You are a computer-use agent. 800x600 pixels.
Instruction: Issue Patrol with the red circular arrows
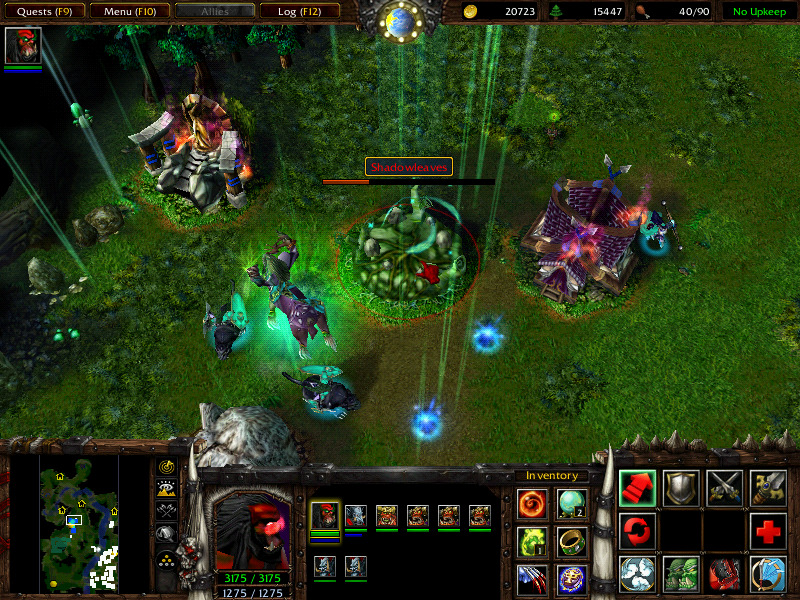(x=637, y=530)
